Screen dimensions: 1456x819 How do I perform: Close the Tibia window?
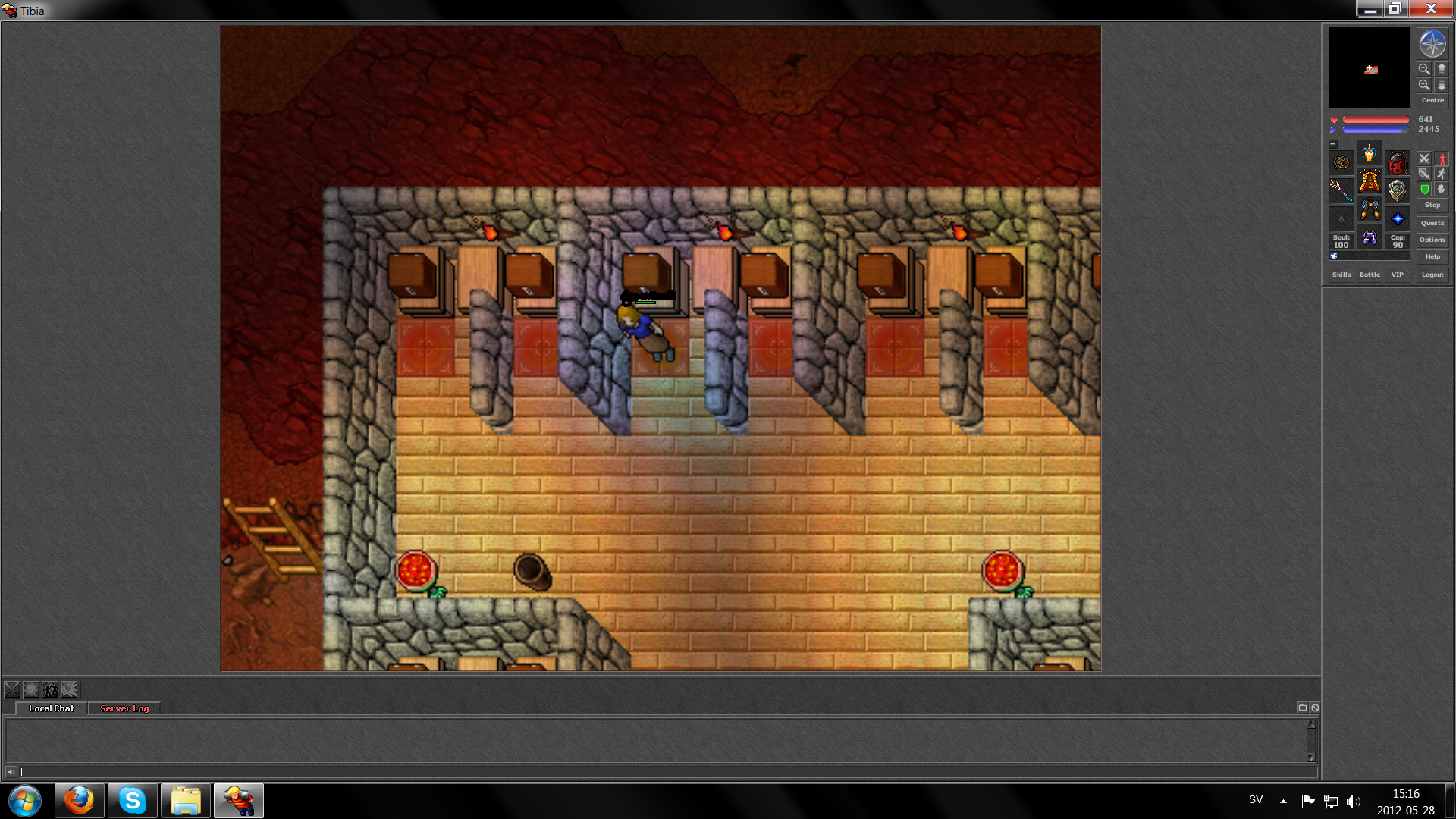click(1431, 9)
